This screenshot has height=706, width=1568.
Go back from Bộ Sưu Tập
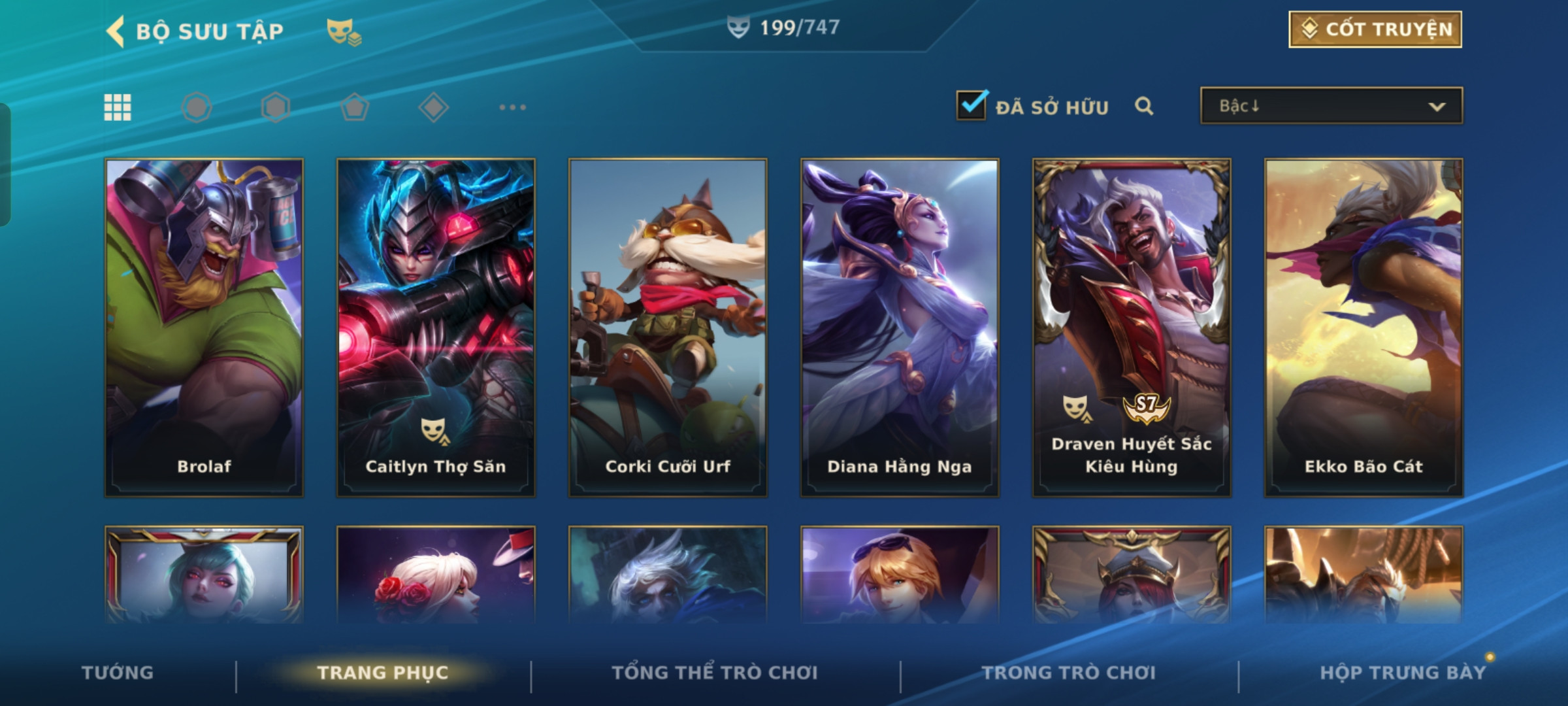point(116,31)
